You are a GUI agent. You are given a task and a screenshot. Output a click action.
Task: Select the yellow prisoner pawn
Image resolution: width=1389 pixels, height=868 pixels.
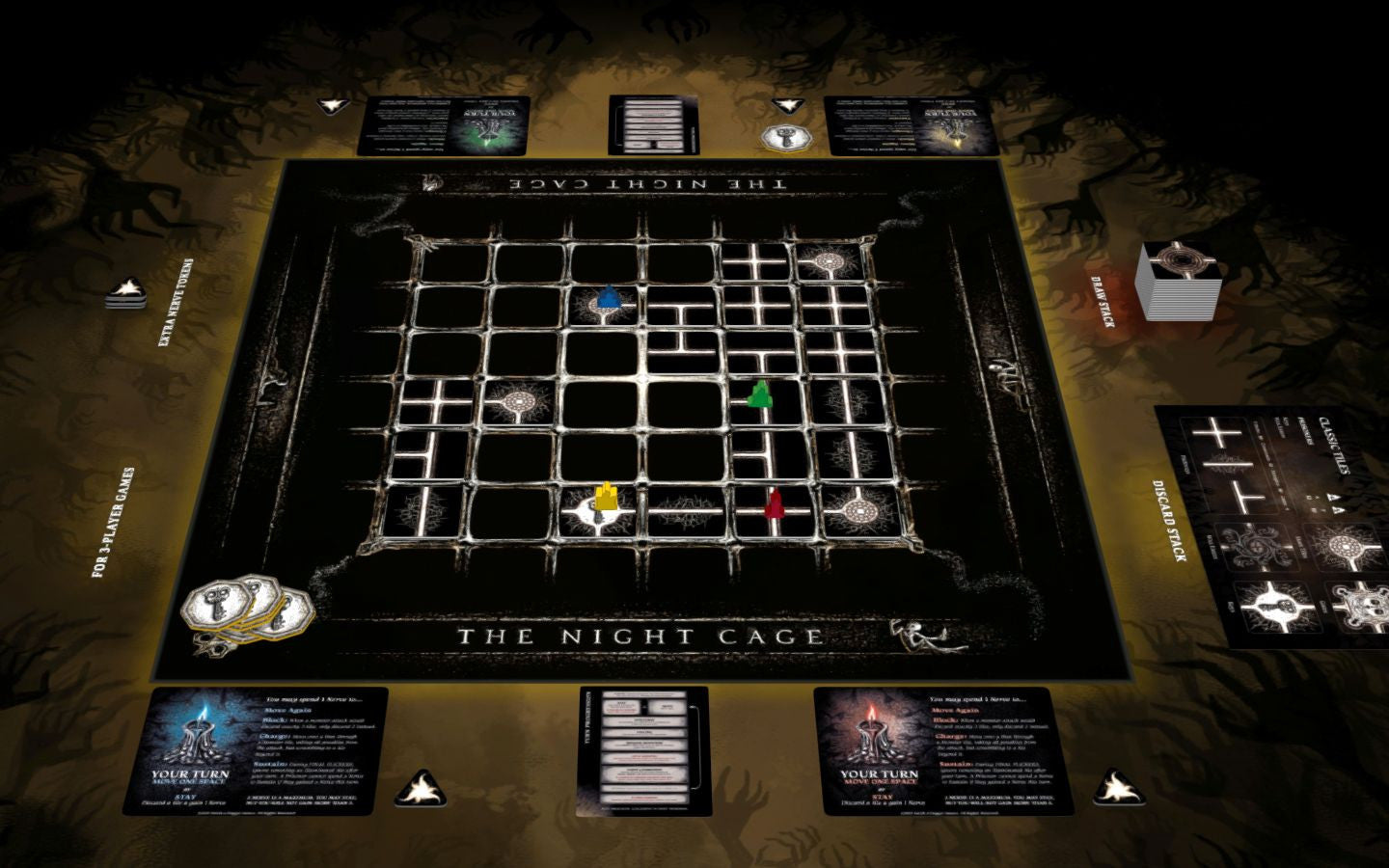coord(606,497)
